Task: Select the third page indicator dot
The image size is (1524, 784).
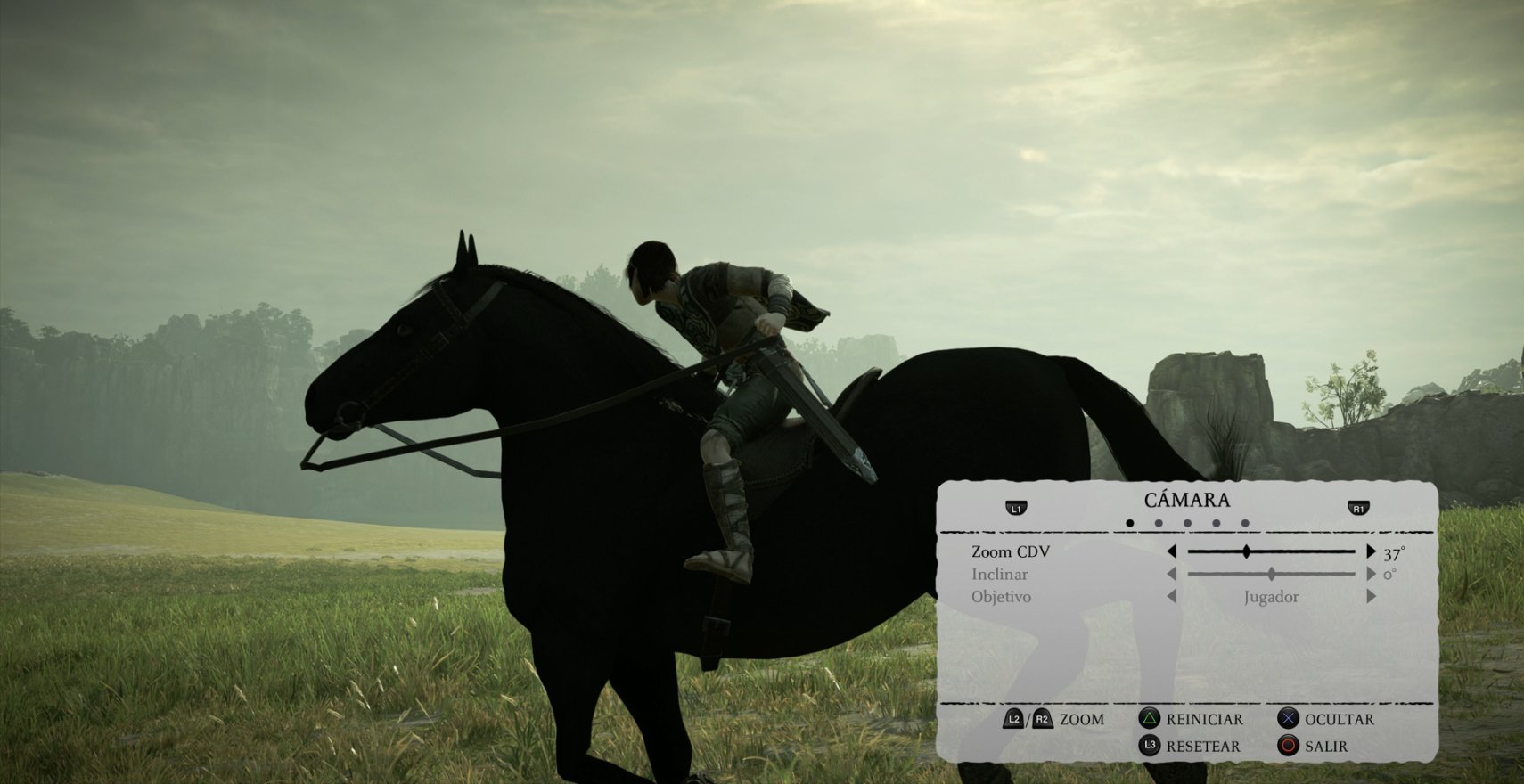Action: coord(1188,525)
